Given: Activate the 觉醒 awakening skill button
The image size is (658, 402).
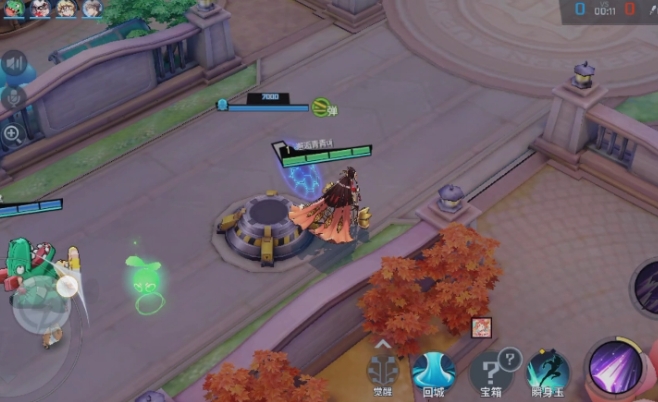Looking at the screenshot, I should coord(381,370).
